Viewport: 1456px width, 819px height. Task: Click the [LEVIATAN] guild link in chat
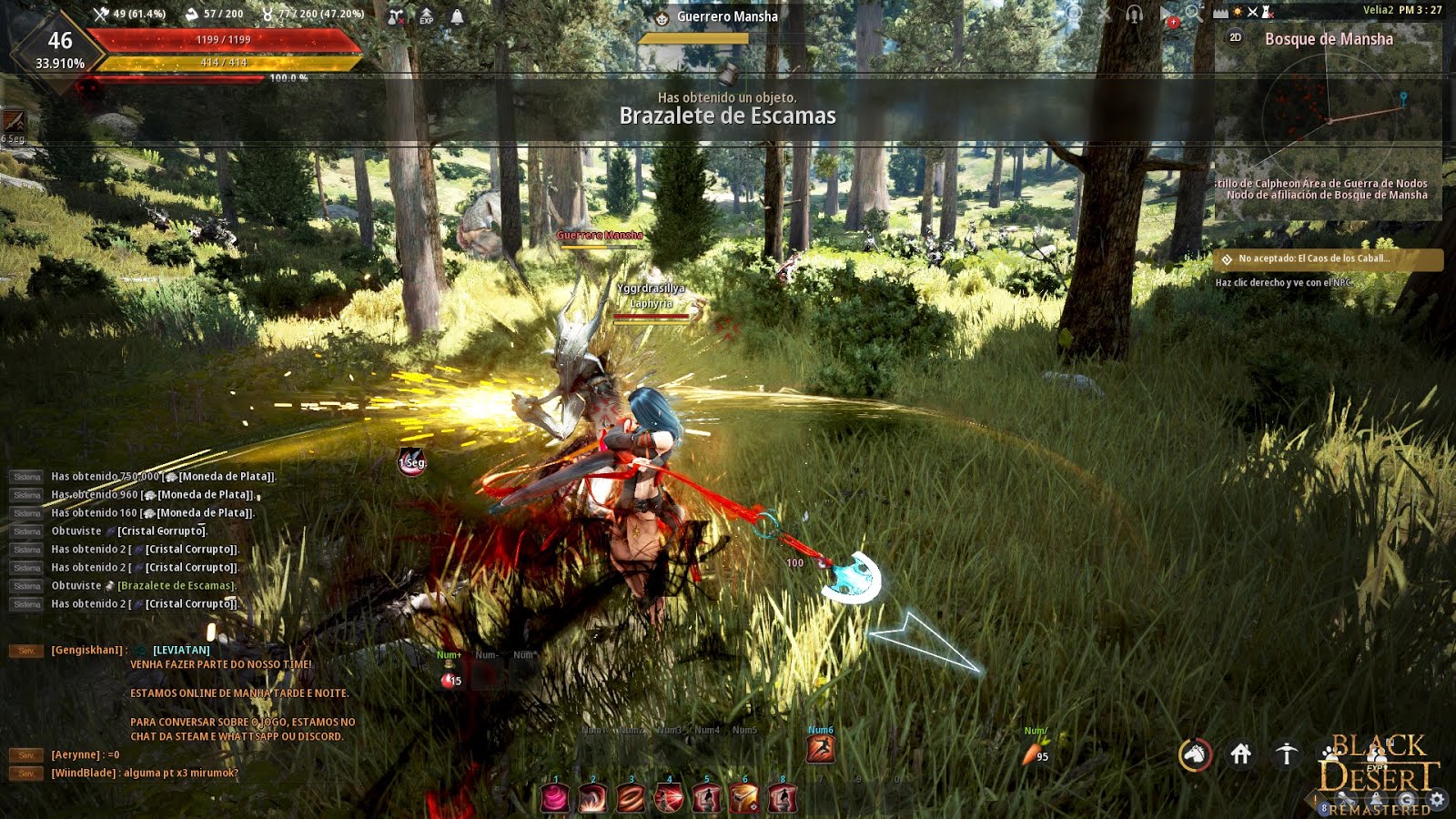(x=180, y=652)
